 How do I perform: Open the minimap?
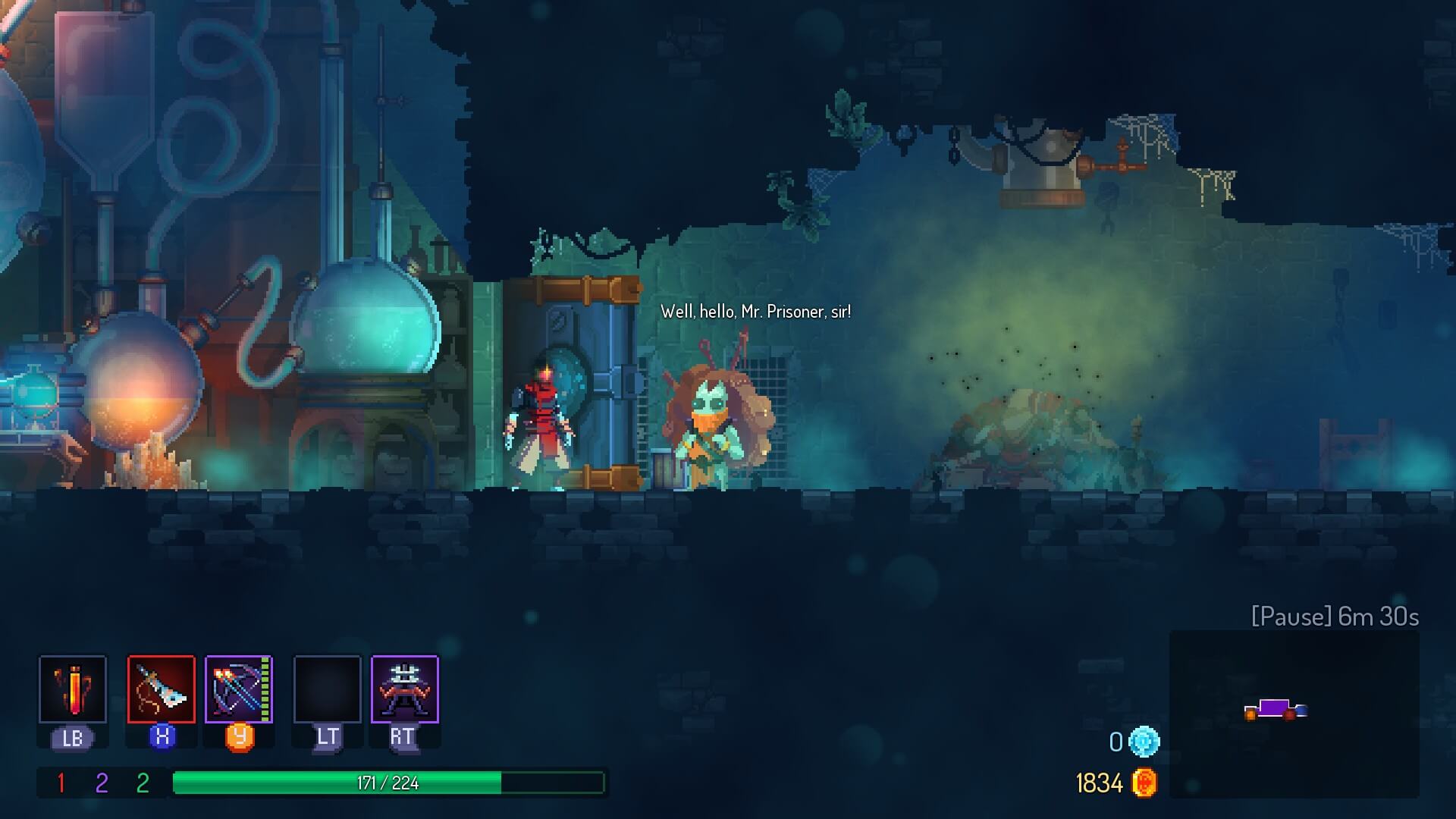point(1294,714)
